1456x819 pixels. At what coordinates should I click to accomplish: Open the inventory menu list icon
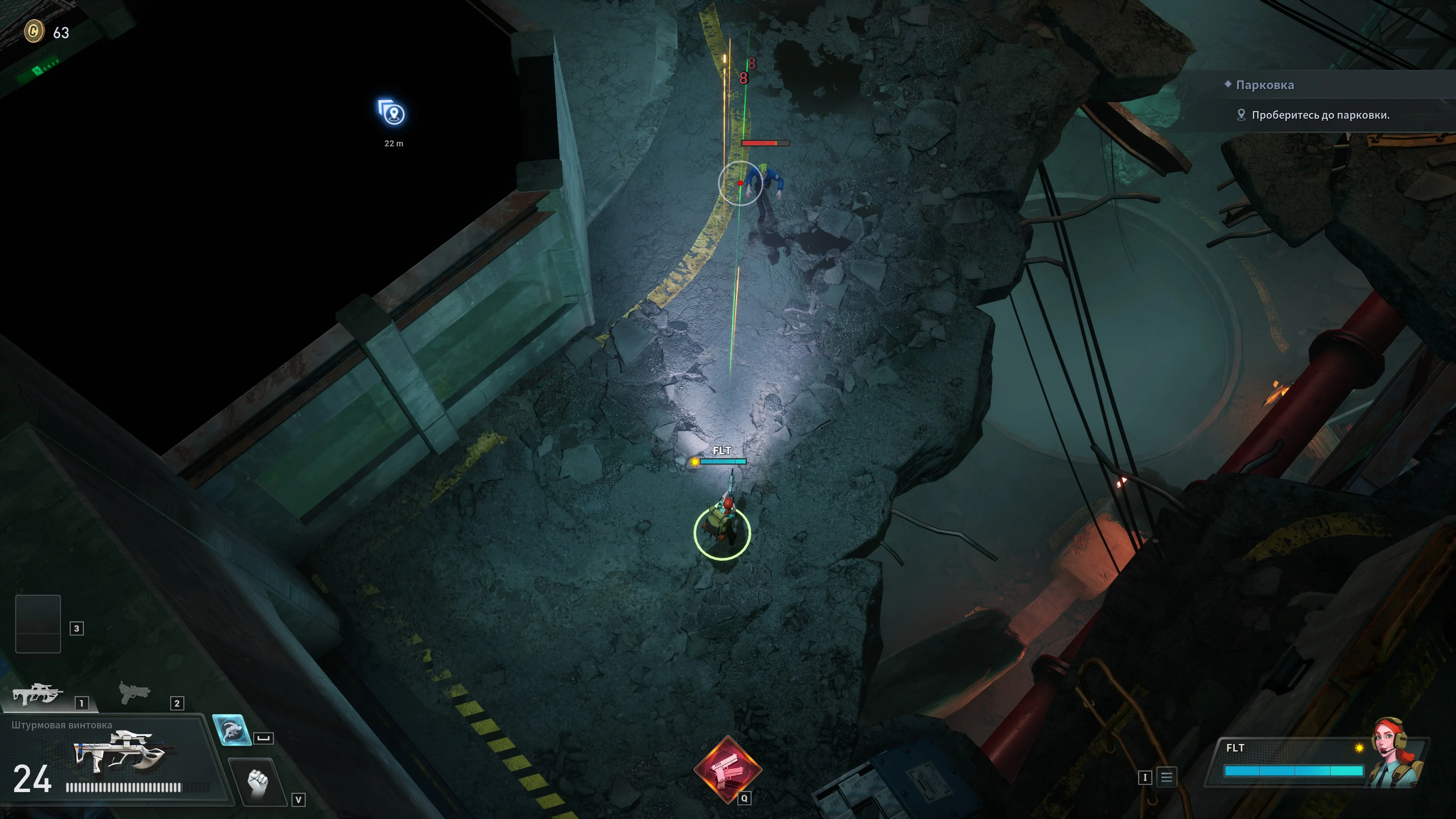click(x=1167, y=777)
